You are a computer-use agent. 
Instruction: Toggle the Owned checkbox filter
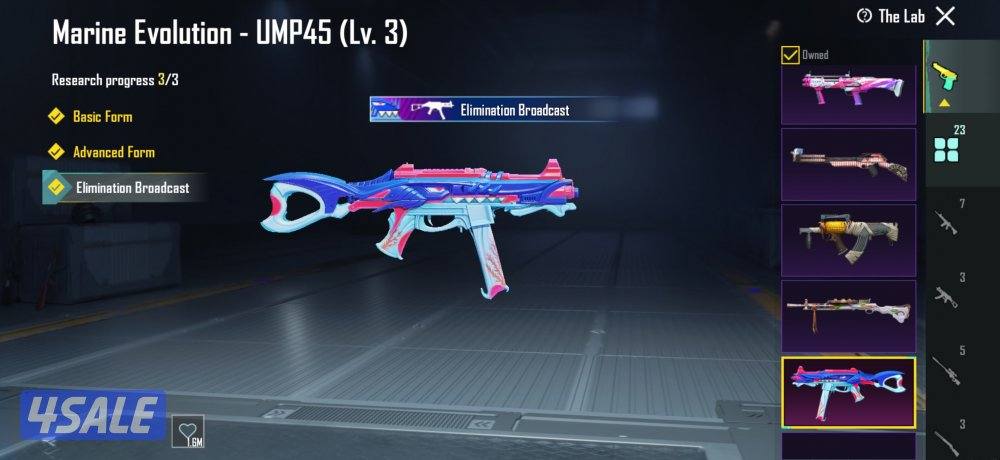[790, 55]
